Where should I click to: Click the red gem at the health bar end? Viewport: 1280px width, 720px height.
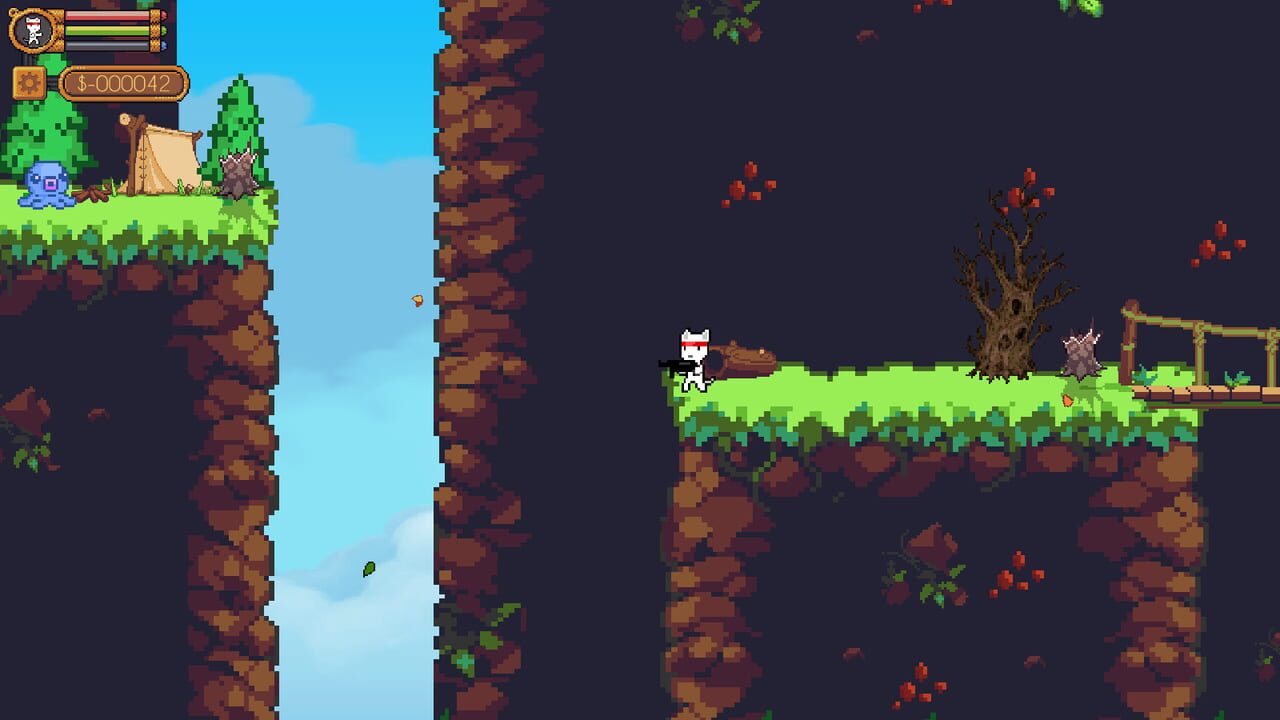tap(164, 14)
